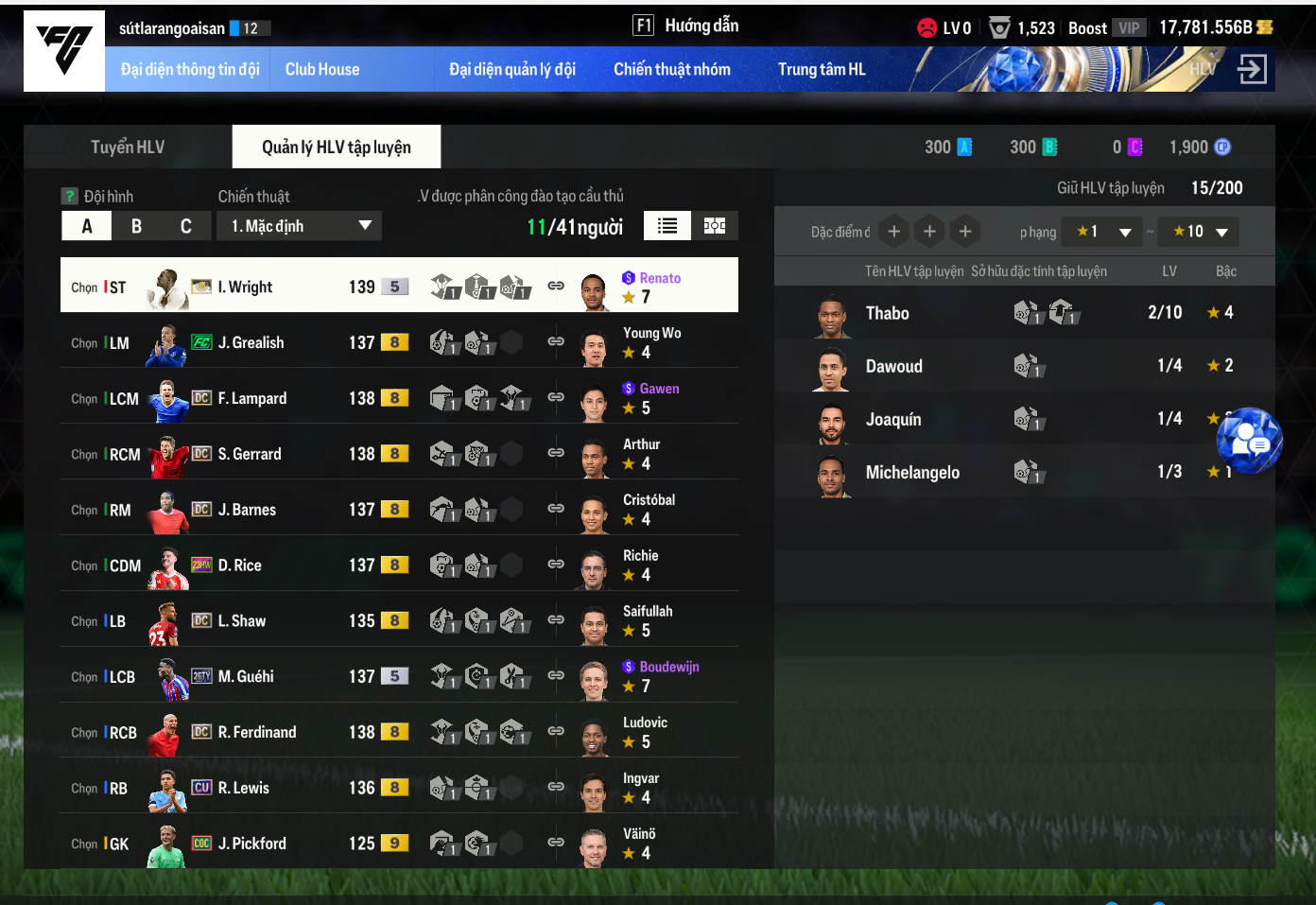Viewport: 1316px width, 905px height.
Task: Open Đại diện thông tin đội menu
Action: click(x=189, y=70)
